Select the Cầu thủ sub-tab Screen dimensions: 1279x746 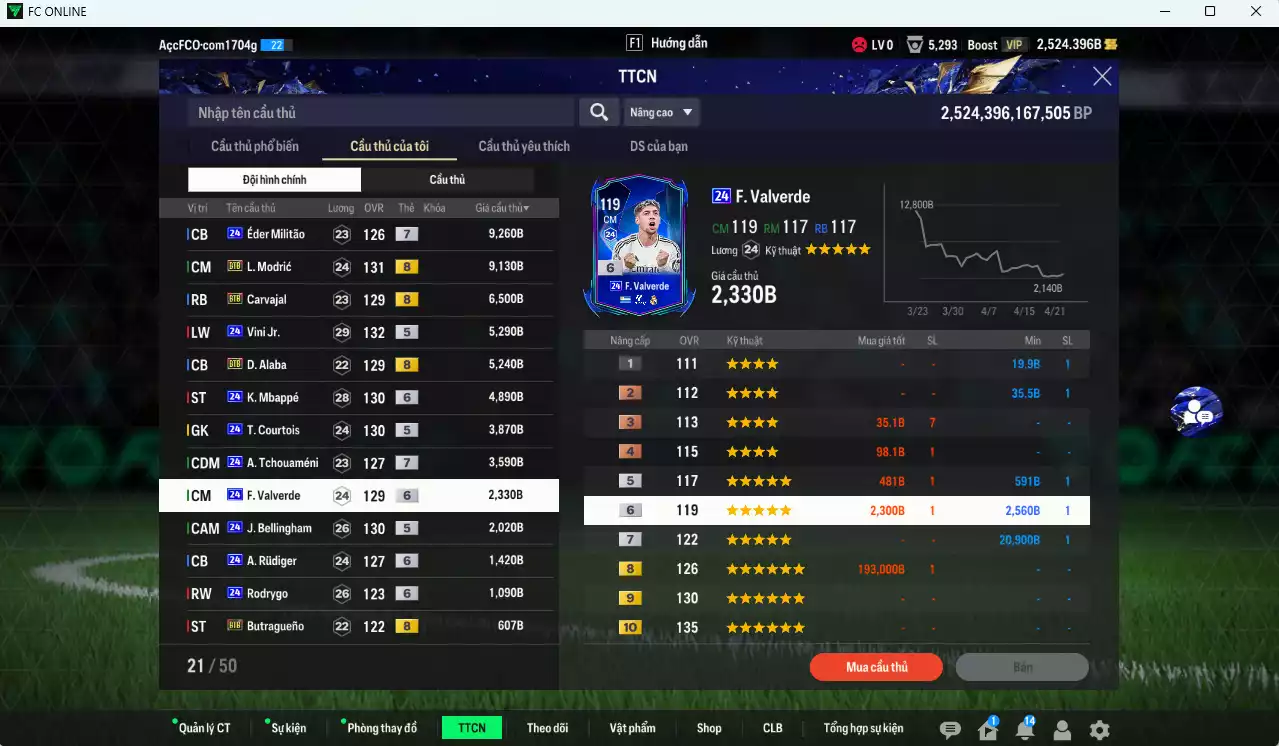(x=447, y=180)
